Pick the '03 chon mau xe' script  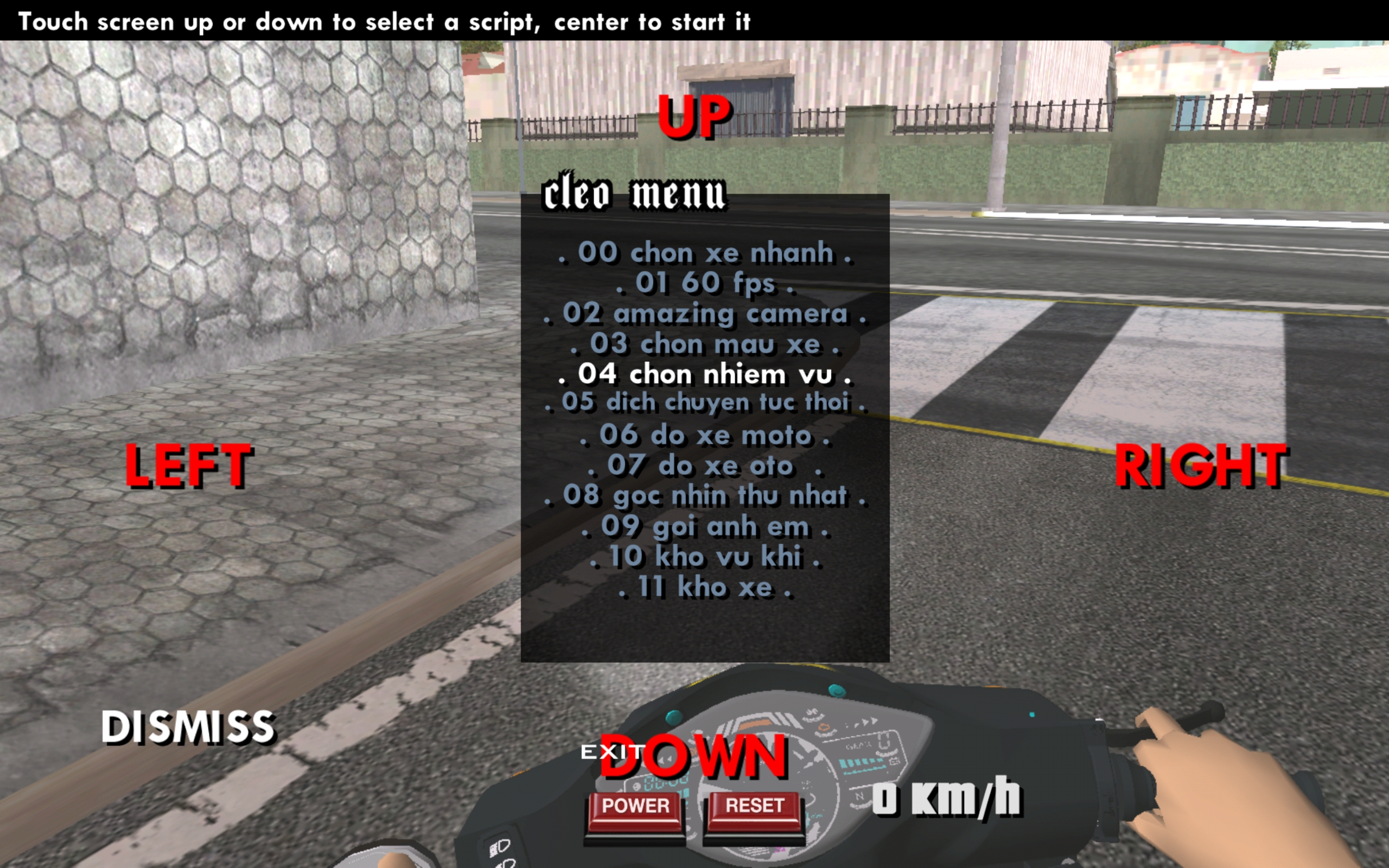click(x=705, y=344)
